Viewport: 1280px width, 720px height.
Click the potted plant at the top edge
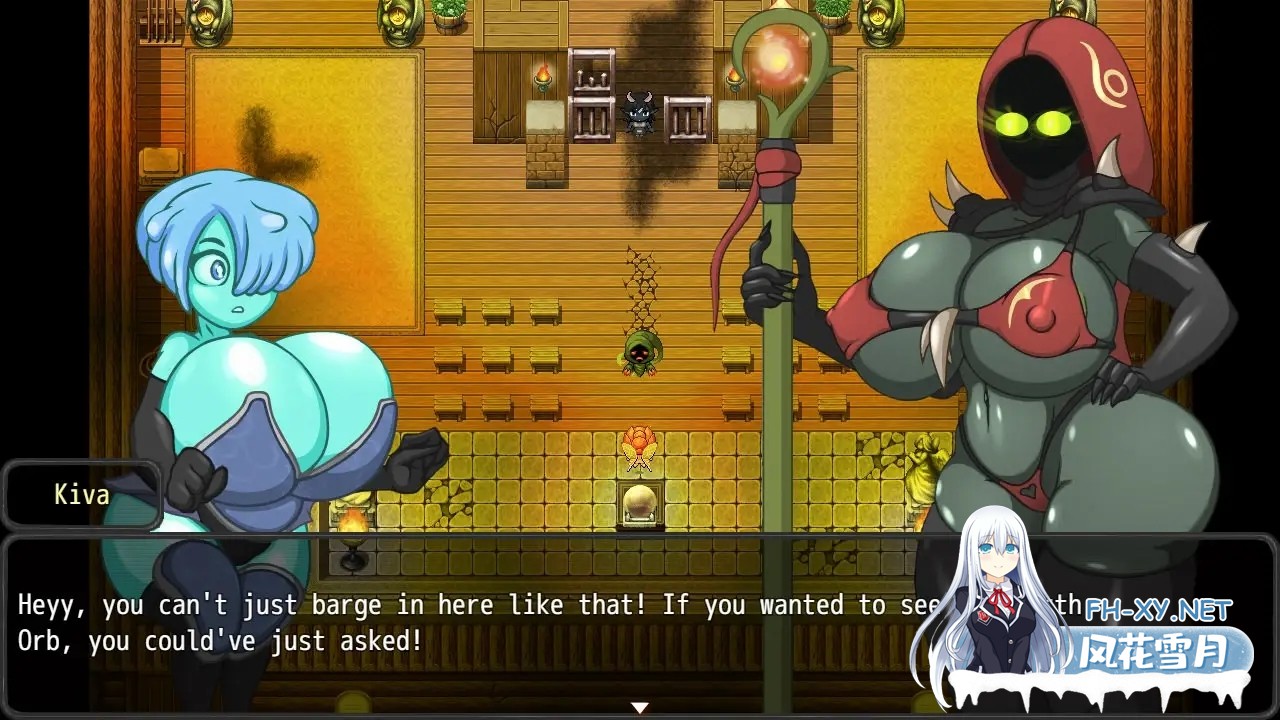(831, 13)
